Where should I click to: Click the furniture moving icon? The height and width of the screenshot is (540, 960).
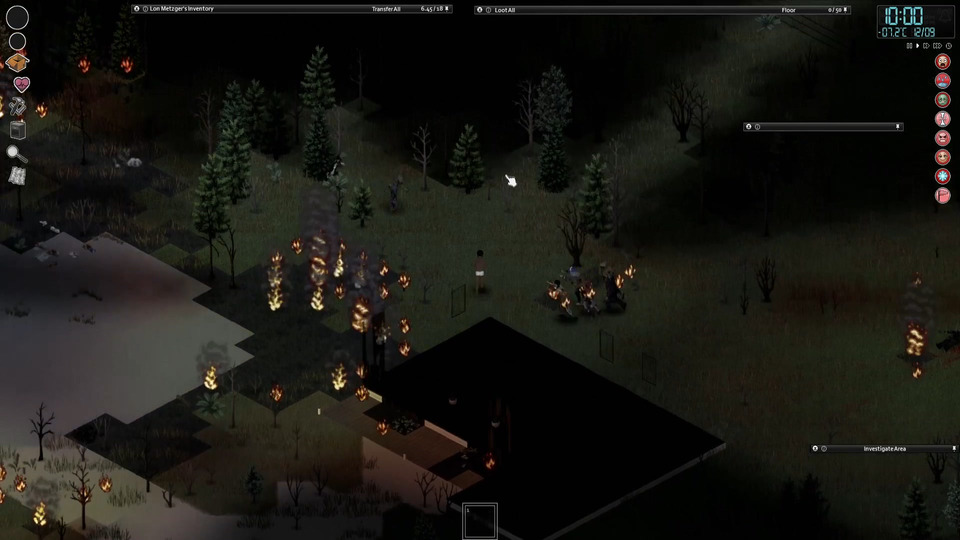(x=17, y=129)
